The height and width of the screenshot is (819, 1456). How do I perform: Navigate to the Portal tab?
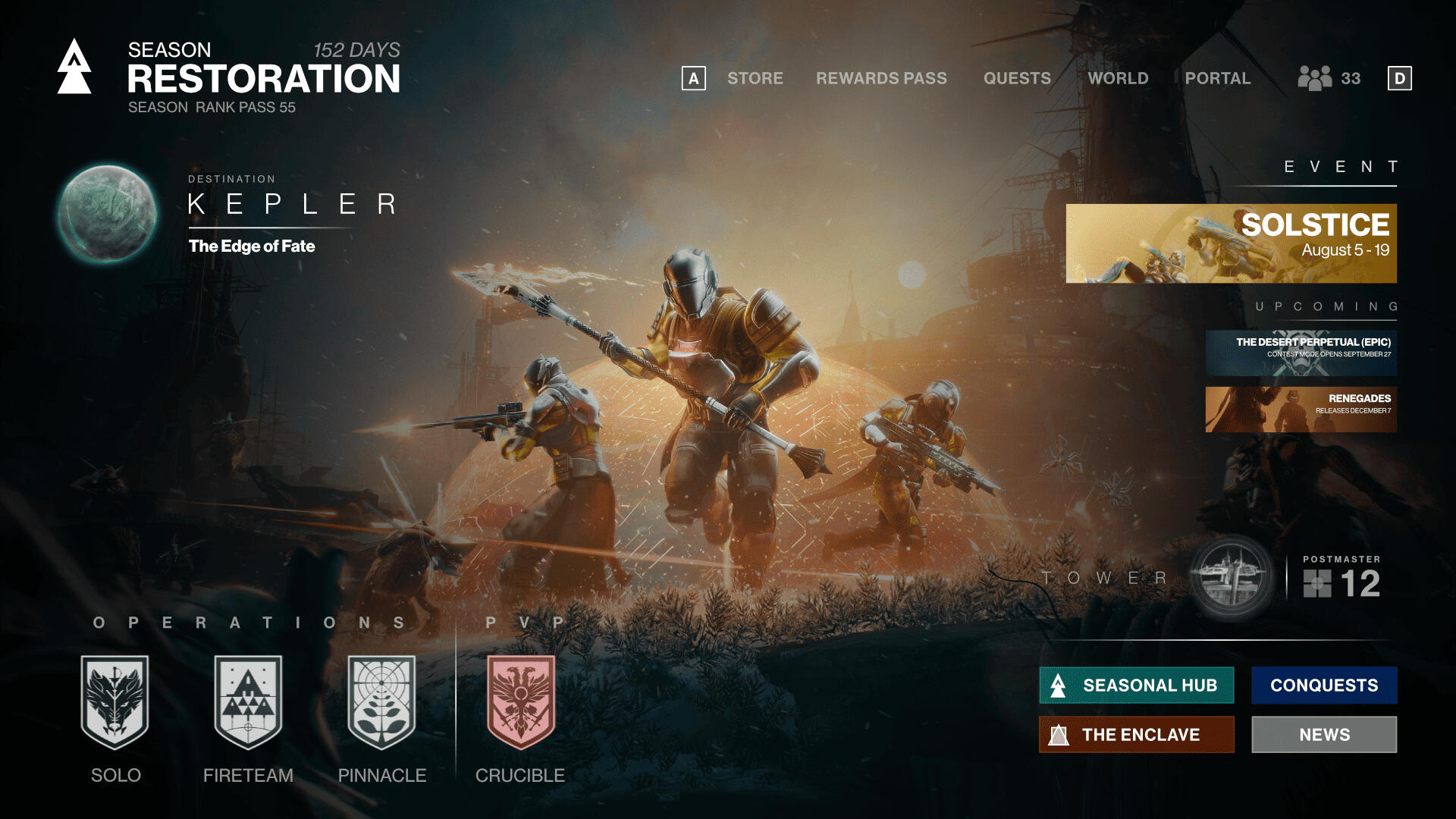1217,78
